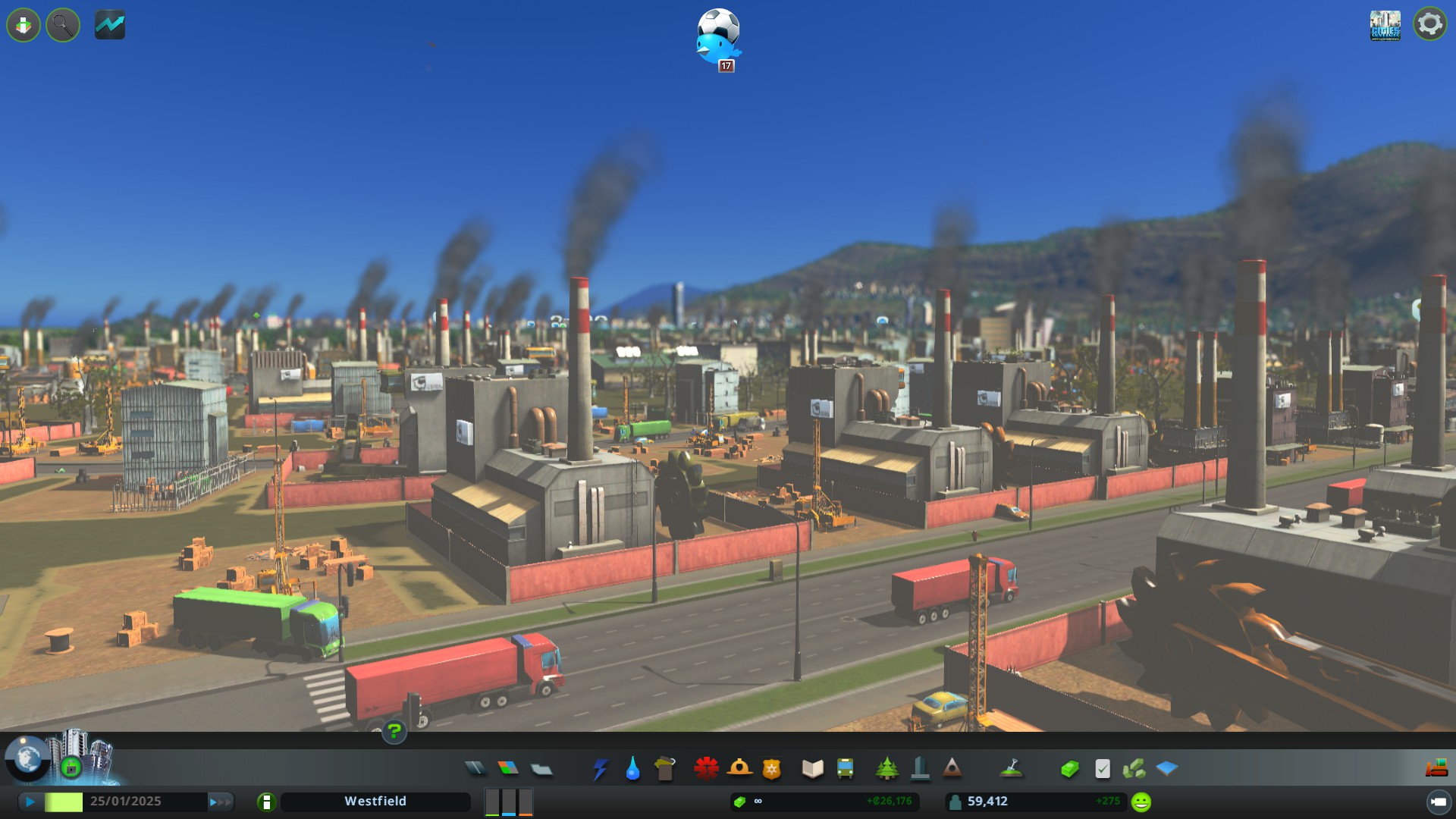The image size is (1456, 819).
Task: Open Water and Sewage droplet menu
Action: point(632,769)
